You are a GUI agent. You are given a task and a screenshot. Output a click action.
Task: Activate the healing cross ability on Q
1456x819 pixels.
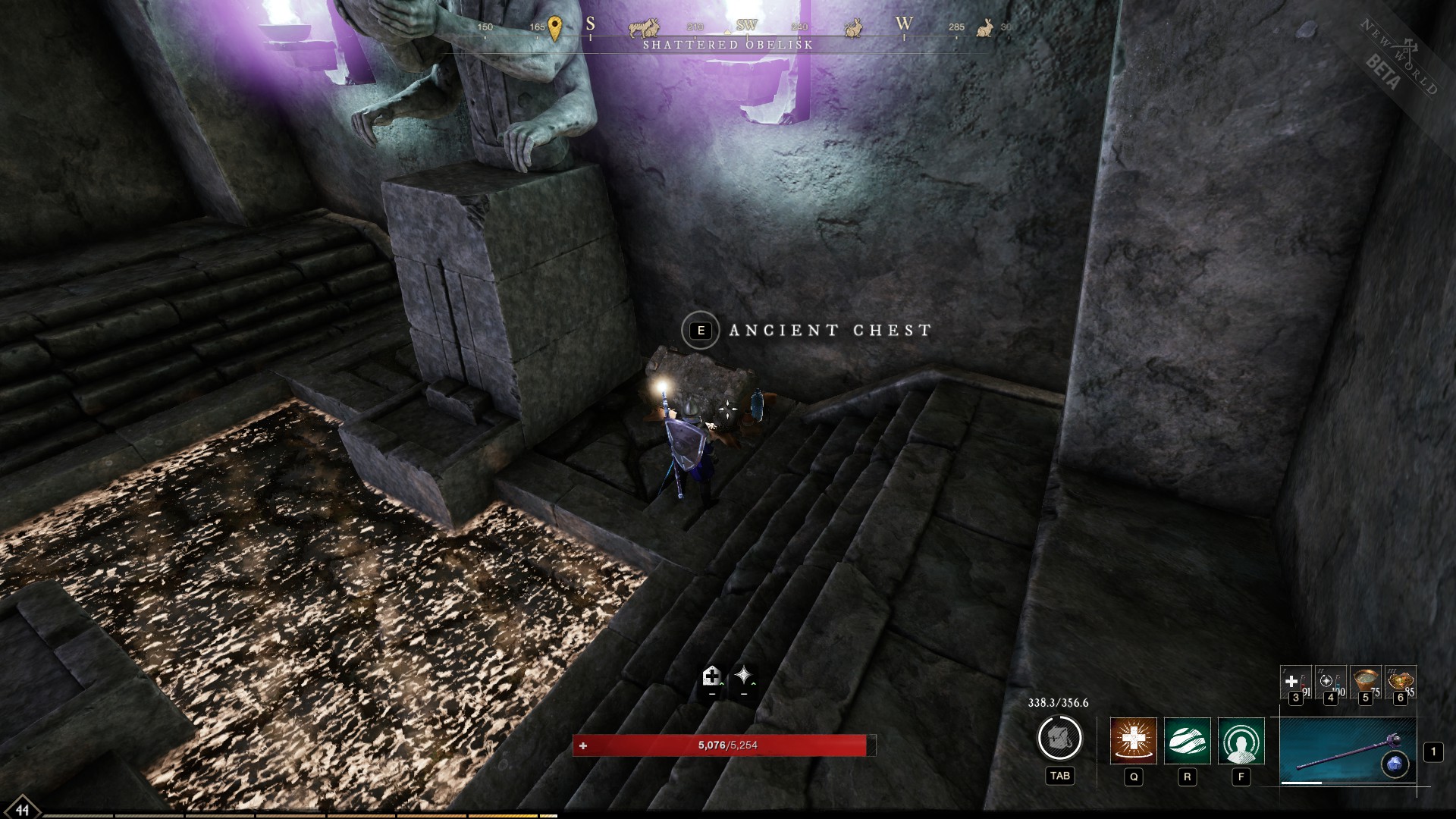(x=1134, y=741)
